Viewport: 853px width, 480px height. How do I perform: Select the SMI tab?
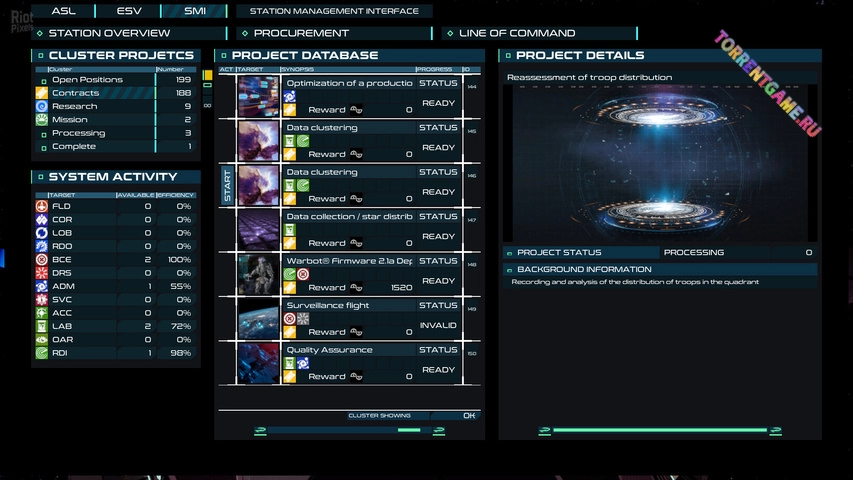(x=196, y=11)
